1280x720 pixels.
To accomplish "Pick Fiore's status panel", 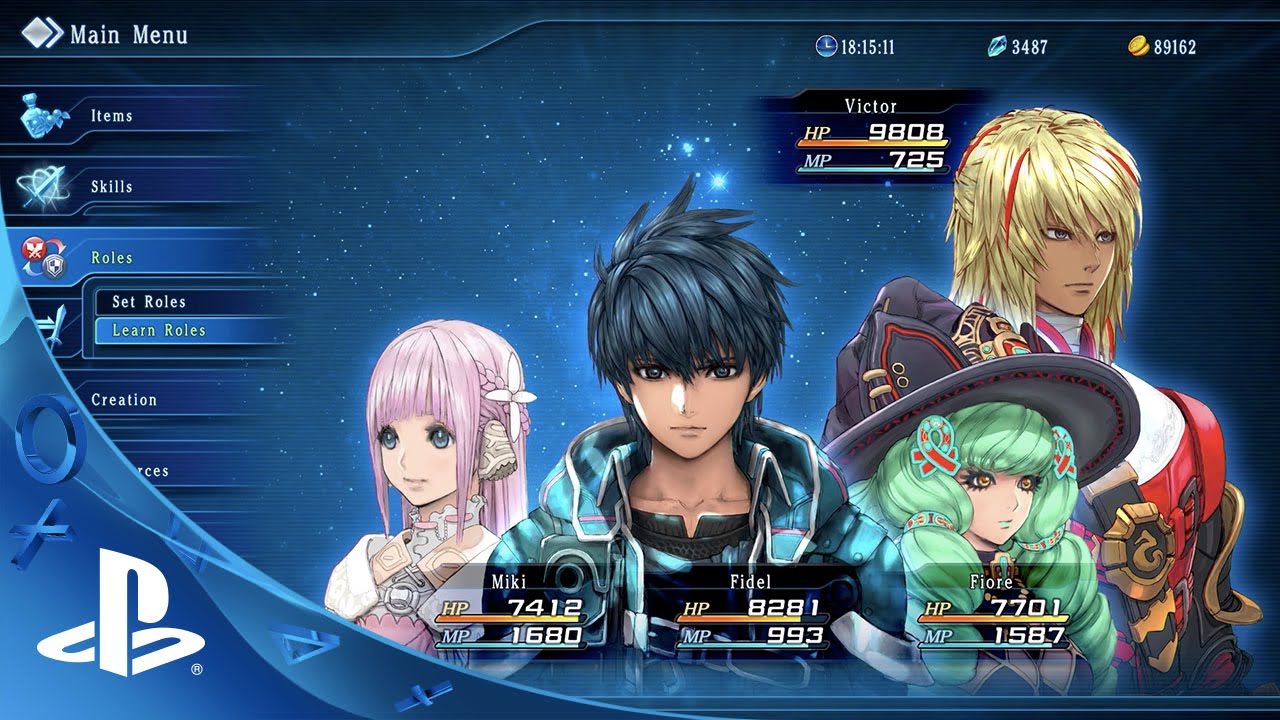I will tap(992, 610).
